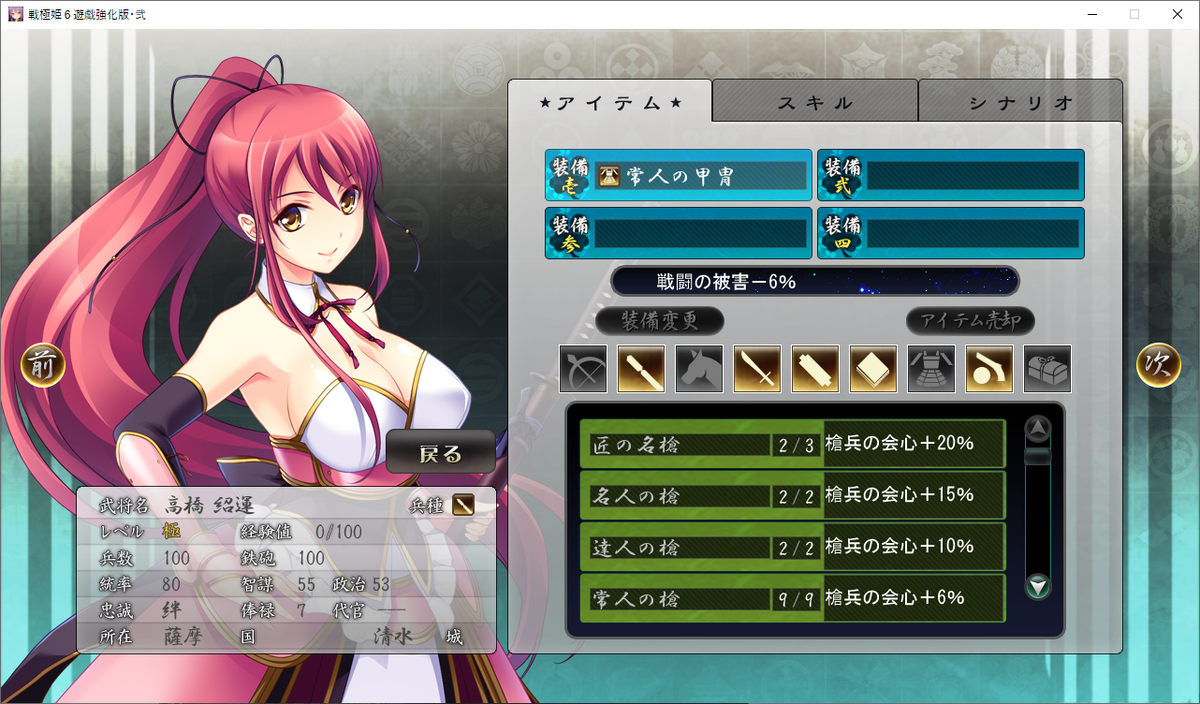The height and width of the screenshot is (704, 1200).
Task: Go back with the 戻る button
Action: pos(441,453)
